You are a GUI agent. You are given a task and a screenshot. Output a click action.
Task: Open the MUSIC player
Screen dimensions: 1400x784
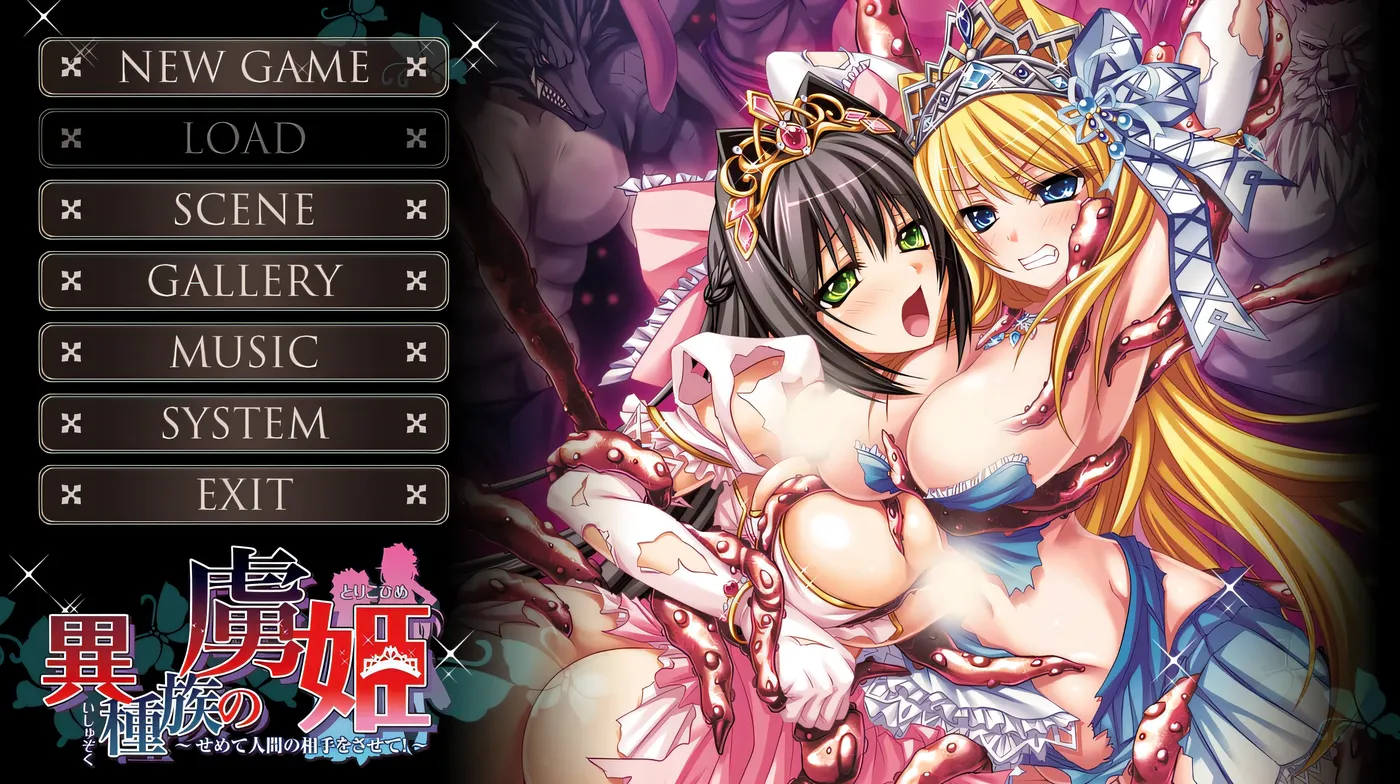241,352
